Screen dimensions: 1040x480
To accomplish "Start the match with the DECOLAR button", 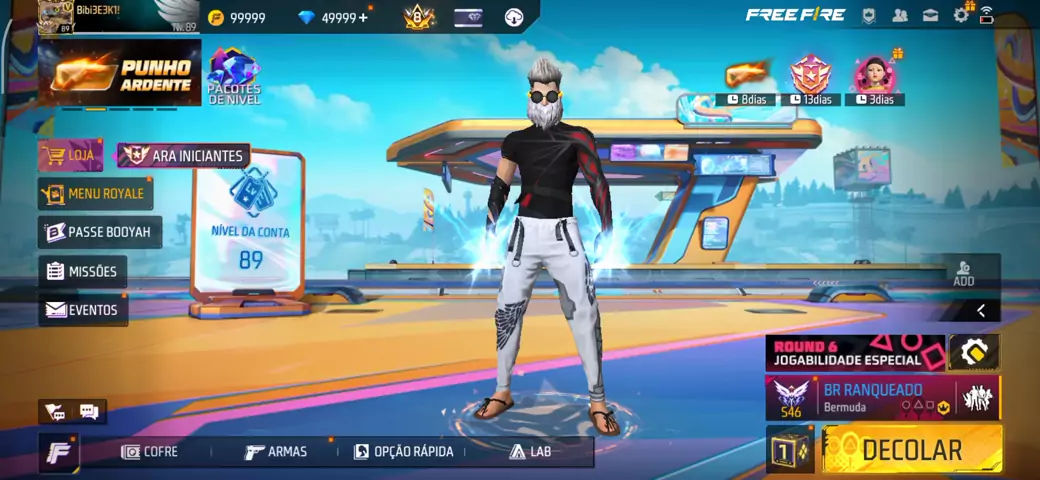I will click(x=911, y=449).
